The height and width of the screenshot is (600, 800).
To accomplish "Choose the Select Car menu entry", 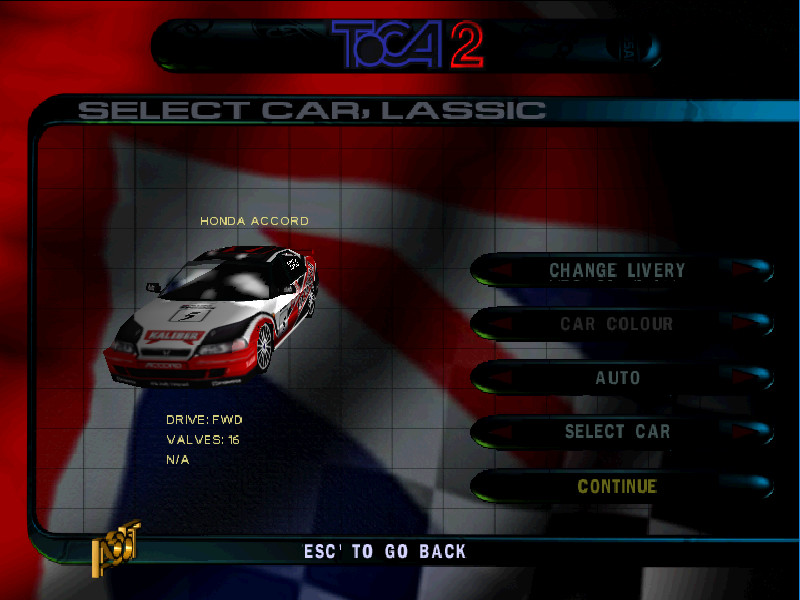I will (x=617, y=432).
